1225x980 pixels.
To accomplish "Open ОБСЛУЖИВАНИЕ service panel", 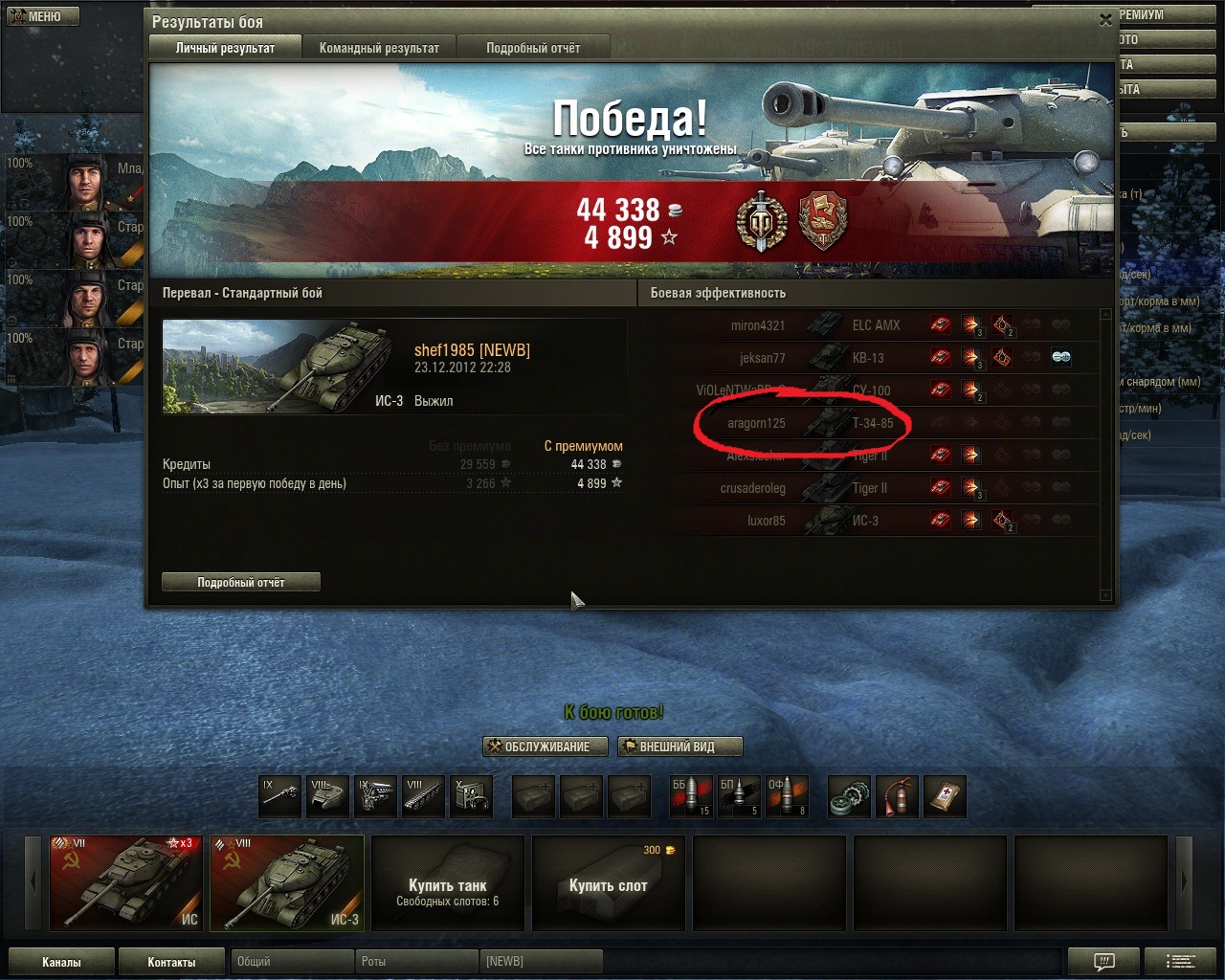I will pos(545,746).
